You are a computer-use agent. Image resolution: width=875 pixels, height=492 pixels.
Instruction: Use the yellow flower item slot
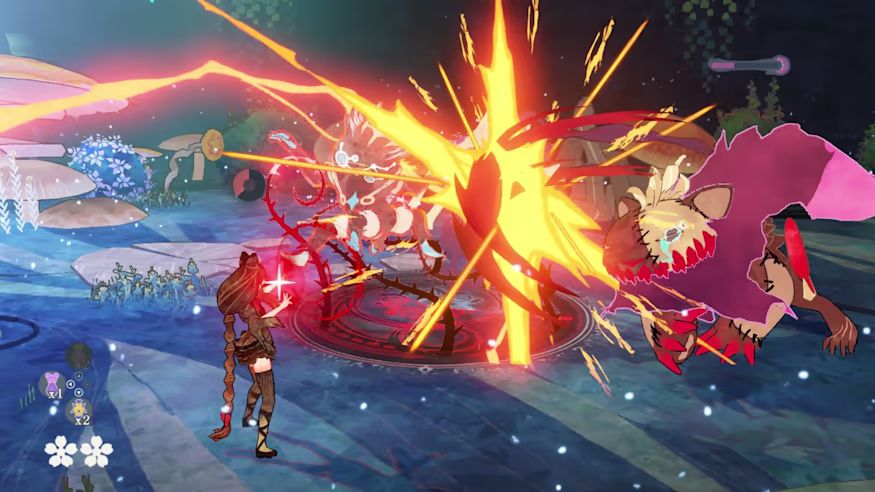(x=79, y=408)
